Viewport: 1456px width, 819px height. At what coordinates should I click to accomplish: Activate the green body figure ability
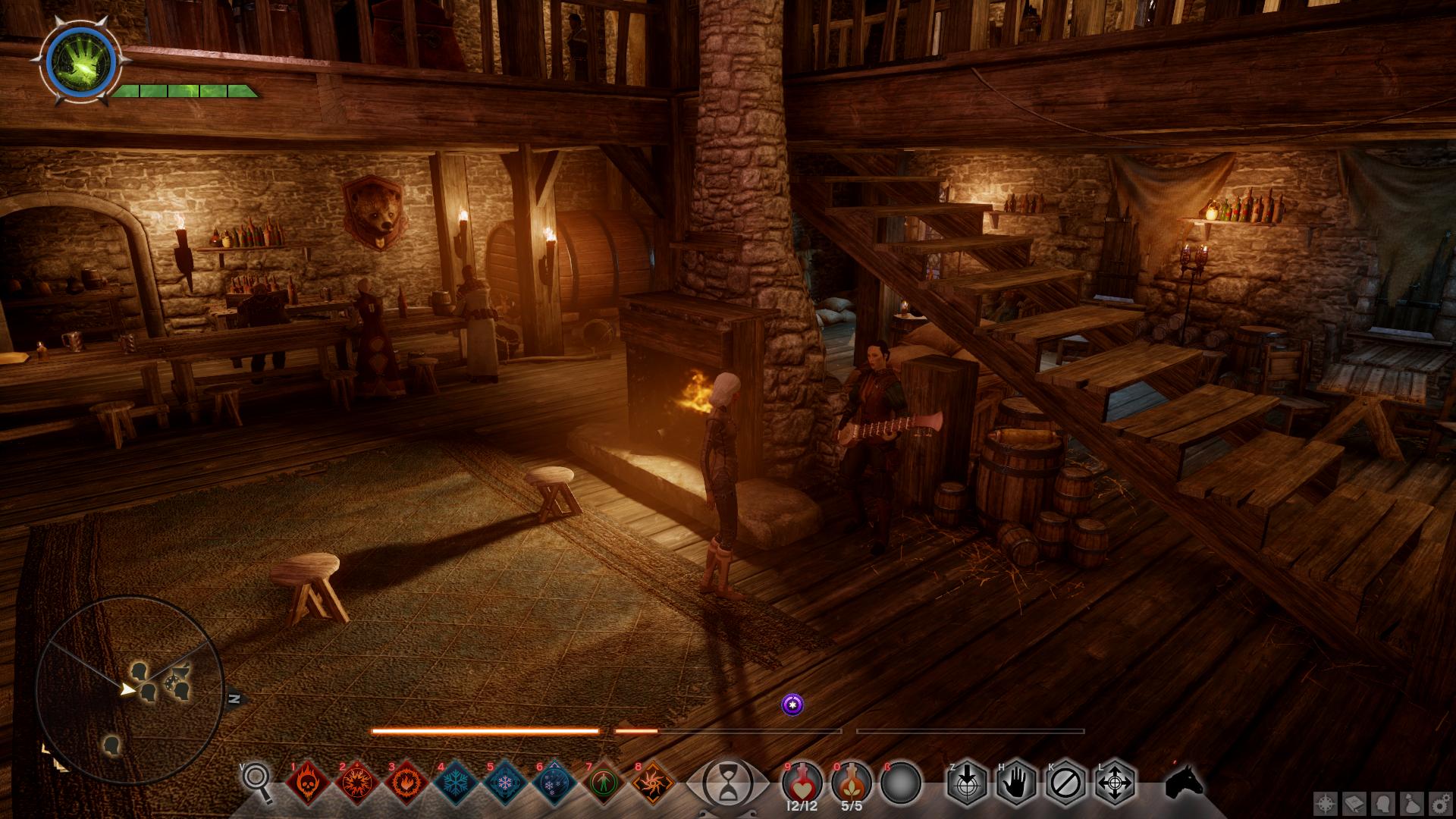pyautogui.click(x=604, y=782)
